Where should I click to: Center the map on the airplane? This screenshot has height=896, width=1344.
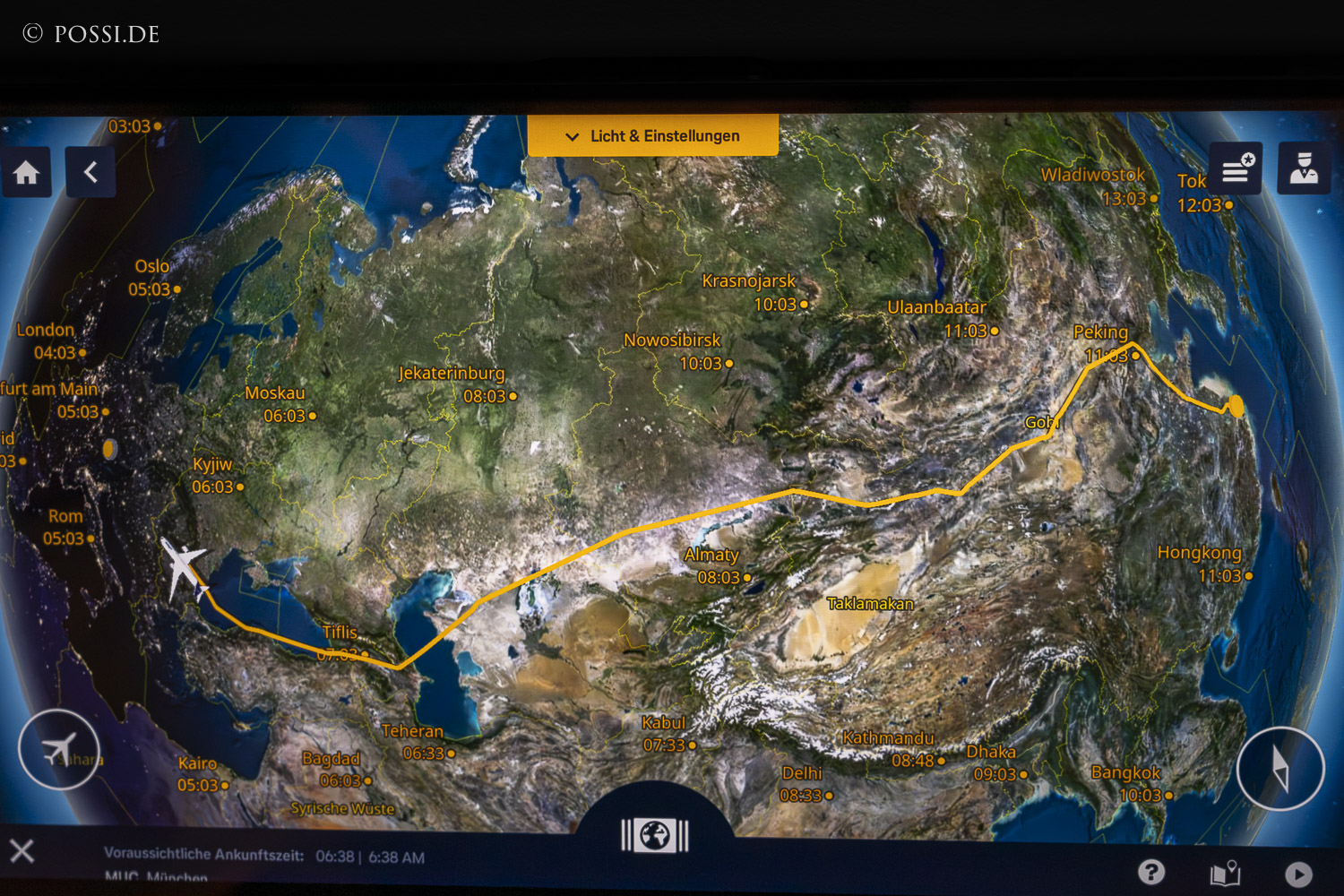(x=59, y=749)
